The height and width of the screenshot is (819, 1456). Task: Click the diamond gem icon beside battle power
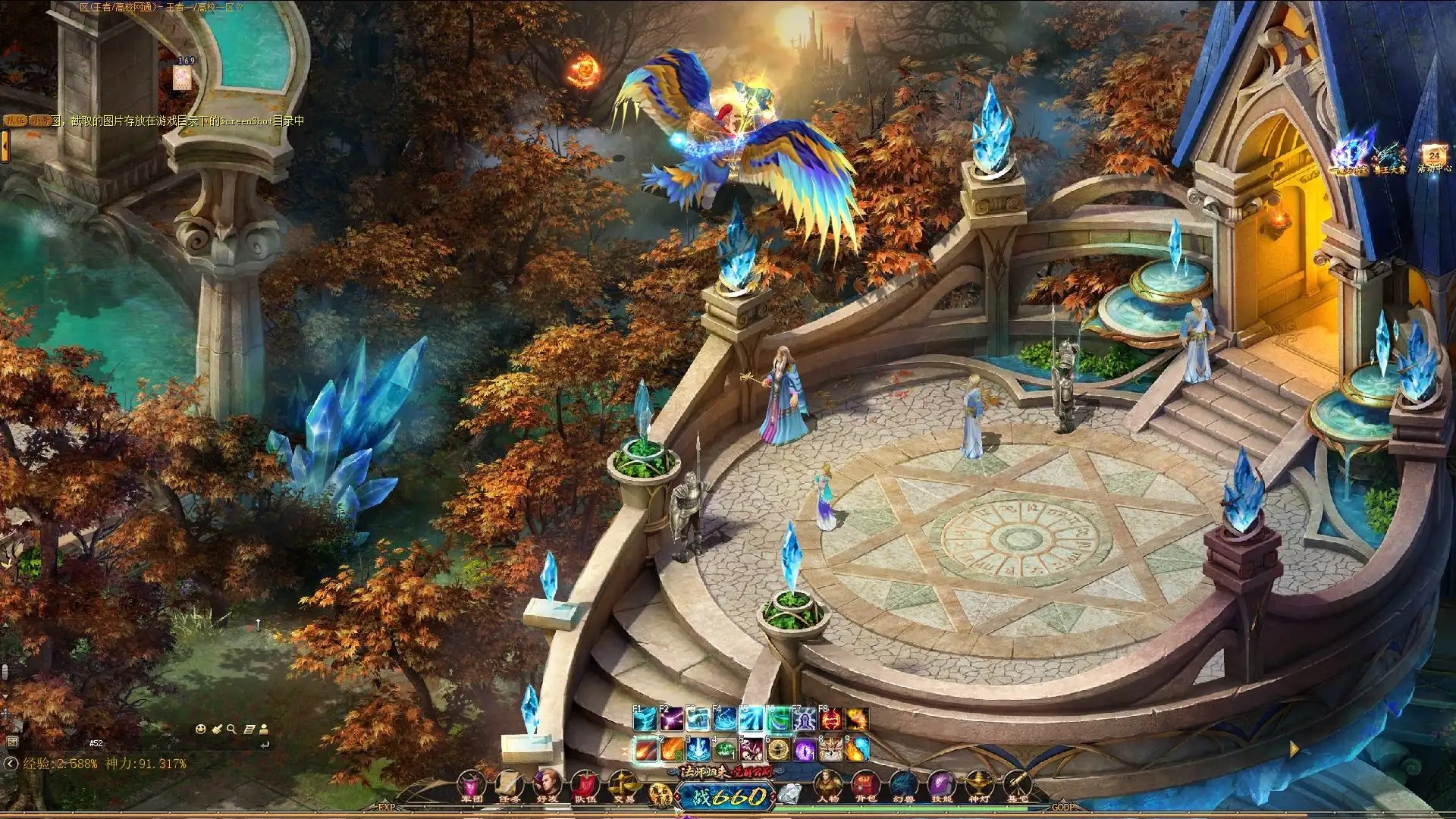click(791, 794)
